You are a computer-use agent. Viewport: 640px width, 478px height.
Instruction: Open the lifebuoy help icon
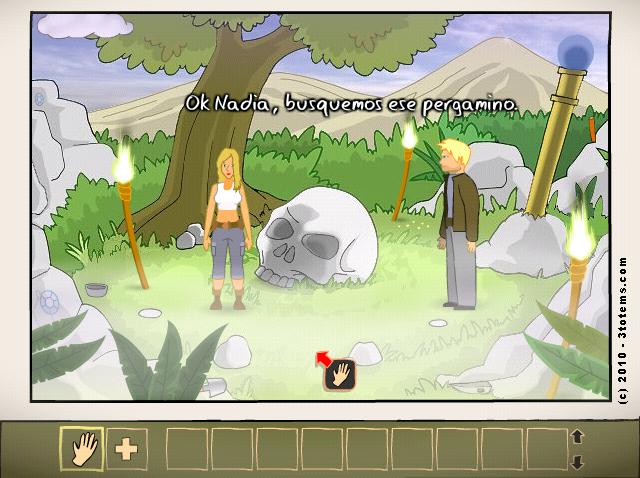[48, 300]
